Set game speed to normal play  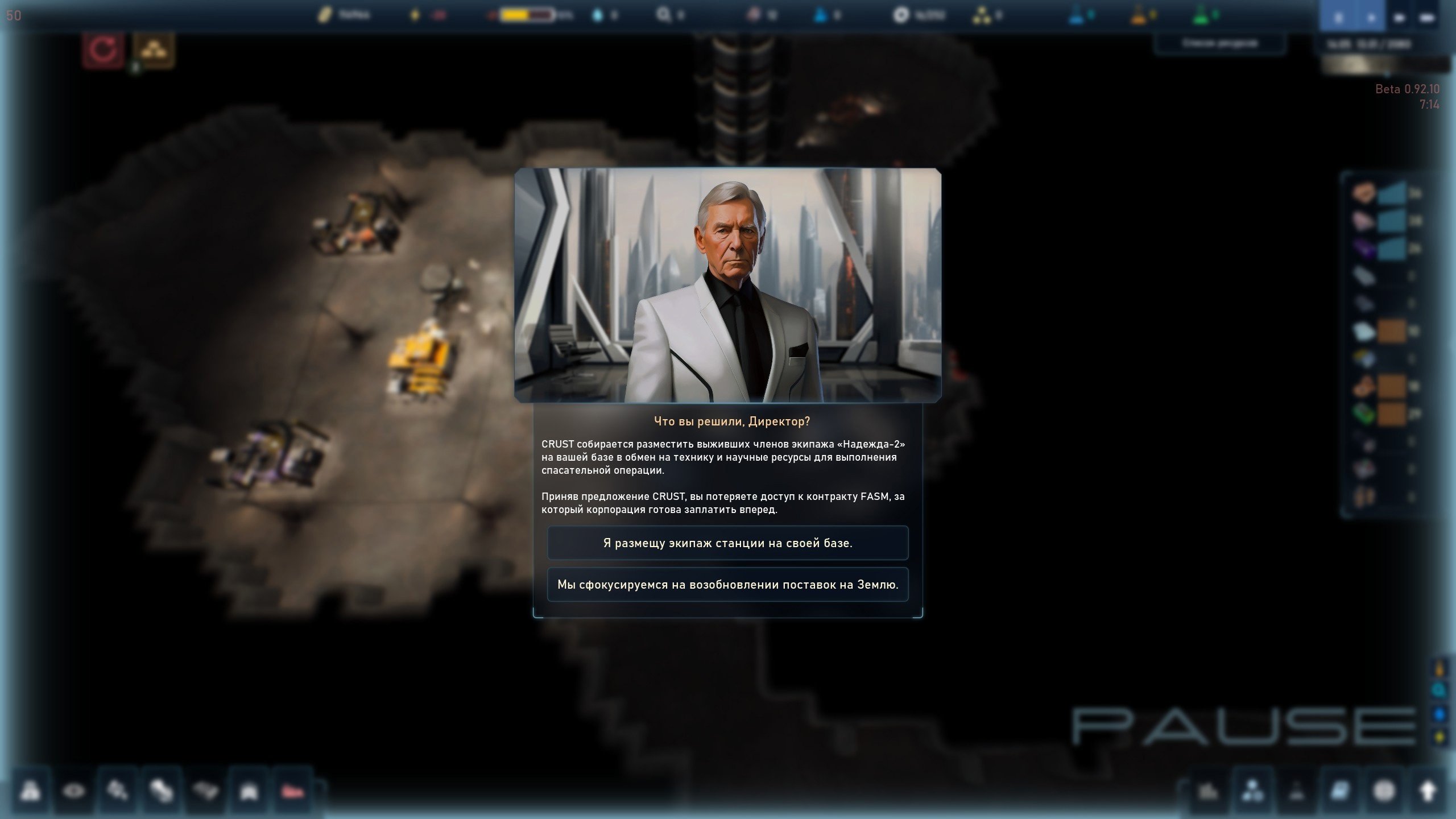(x=1371, y=17)
